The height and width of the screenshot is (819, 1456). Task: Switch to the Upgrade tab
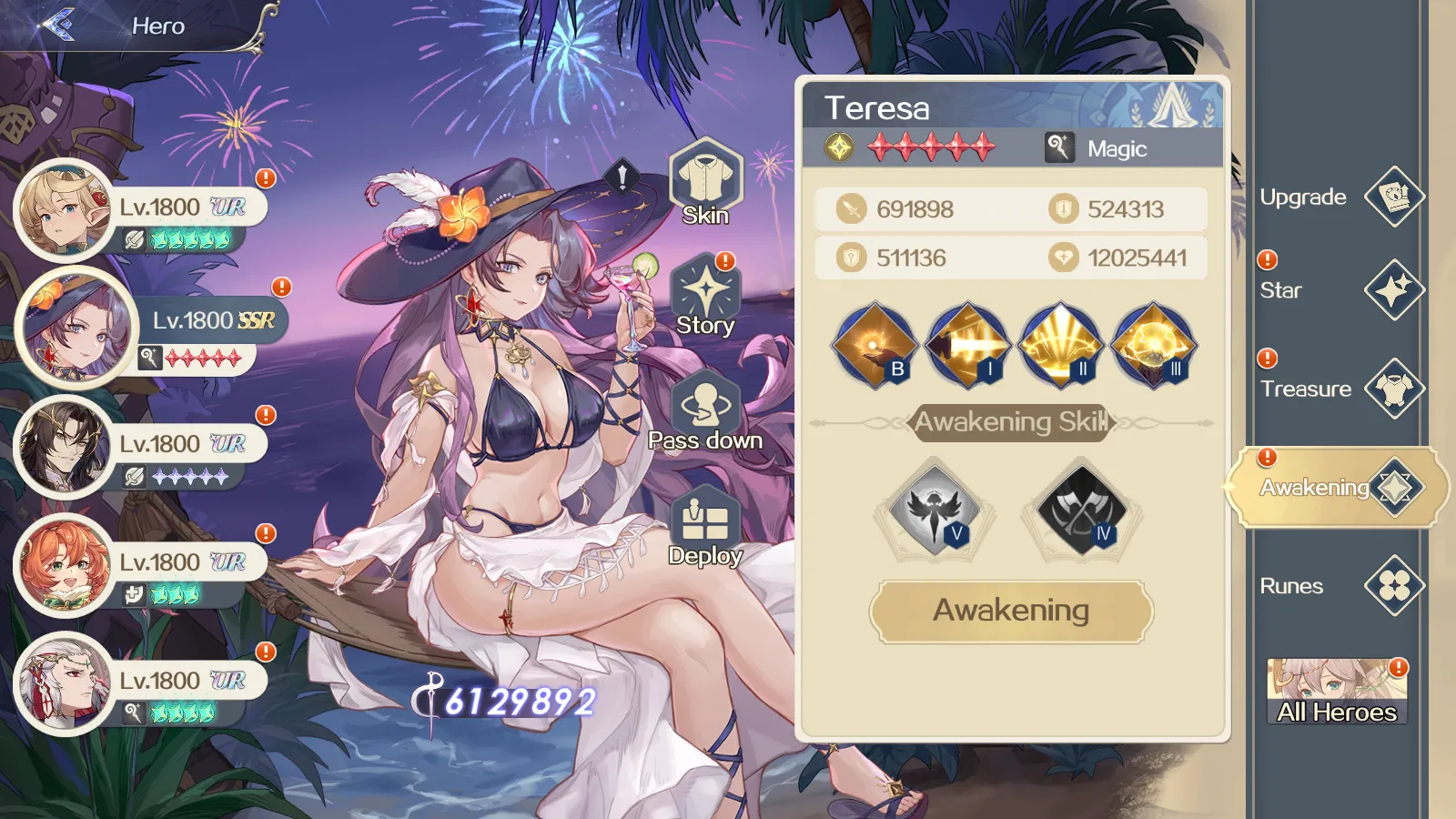tap(1393, 197)
